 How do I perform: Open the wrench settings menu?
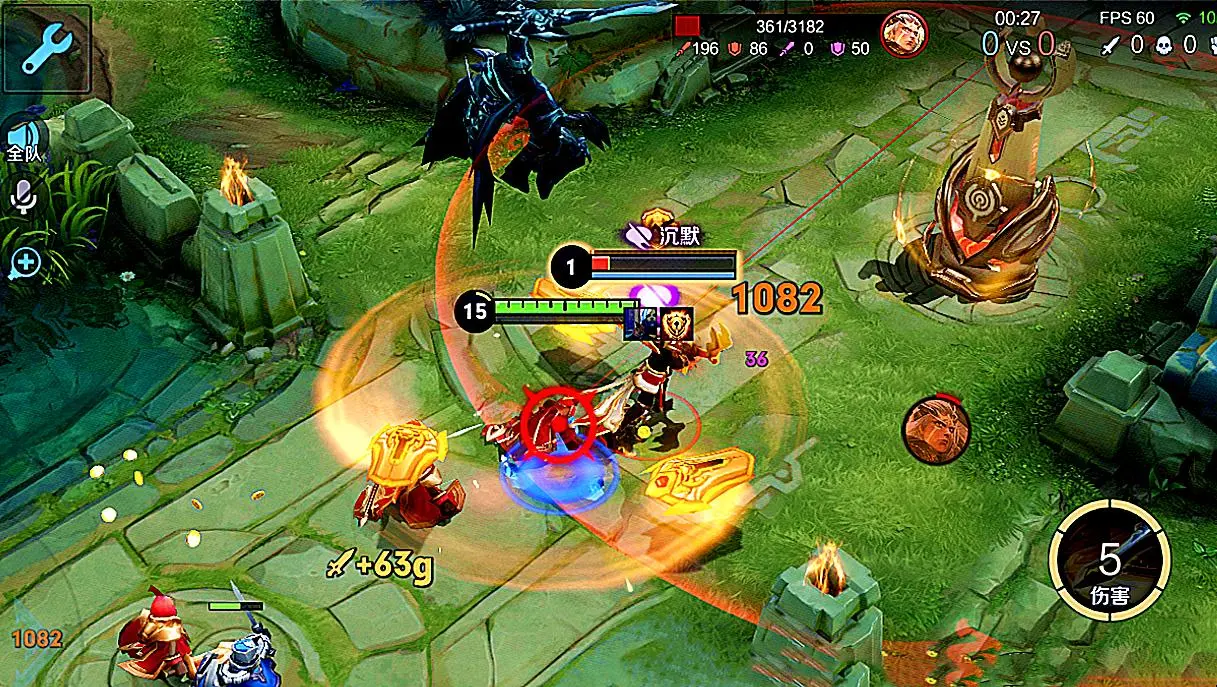click(x=45, y=47)
